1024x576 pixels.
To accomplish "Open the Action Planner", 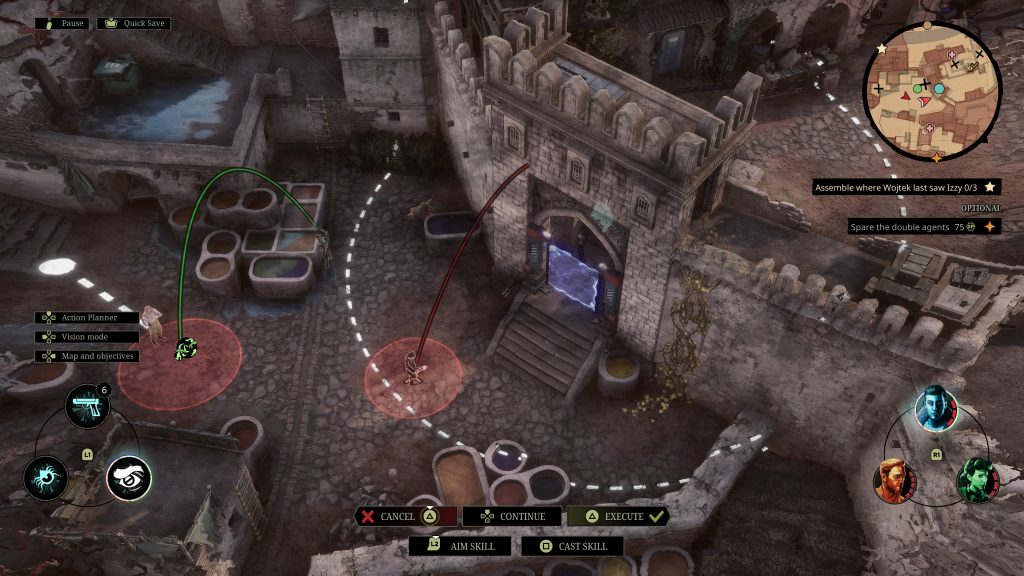I will click(91, 317).
